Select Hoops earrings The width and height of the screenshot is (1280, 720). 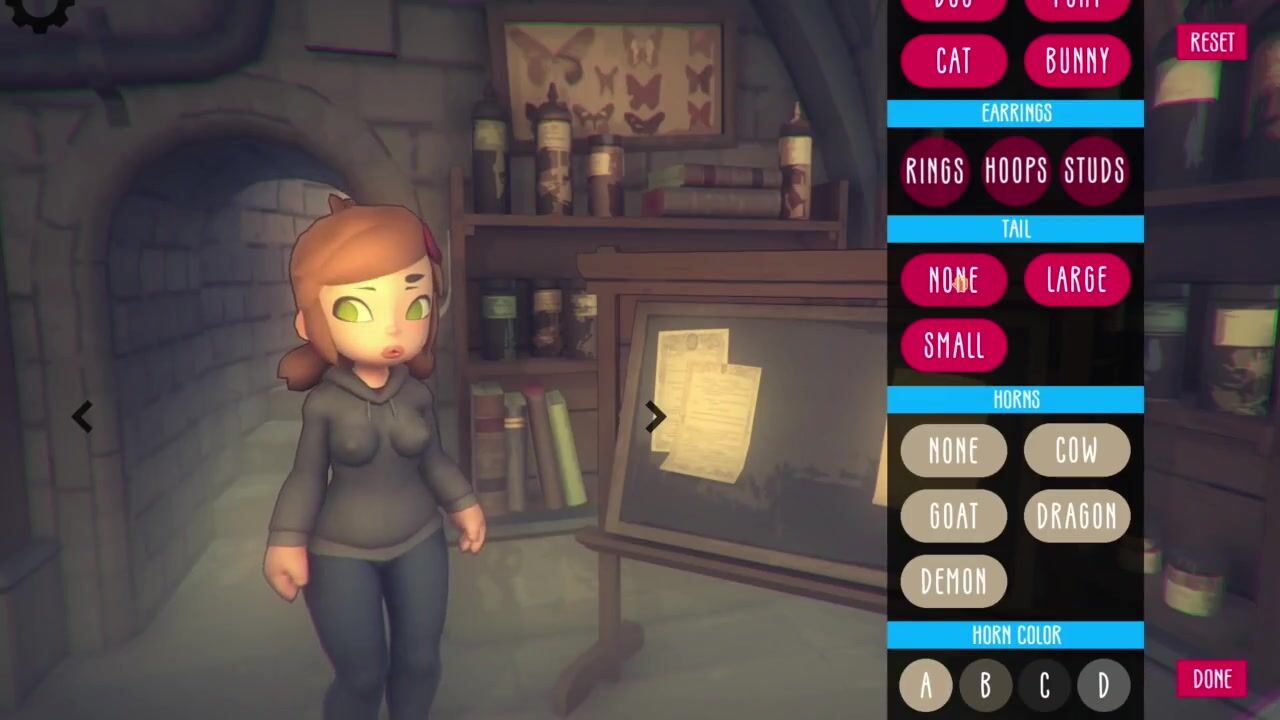pos(1016,171)
